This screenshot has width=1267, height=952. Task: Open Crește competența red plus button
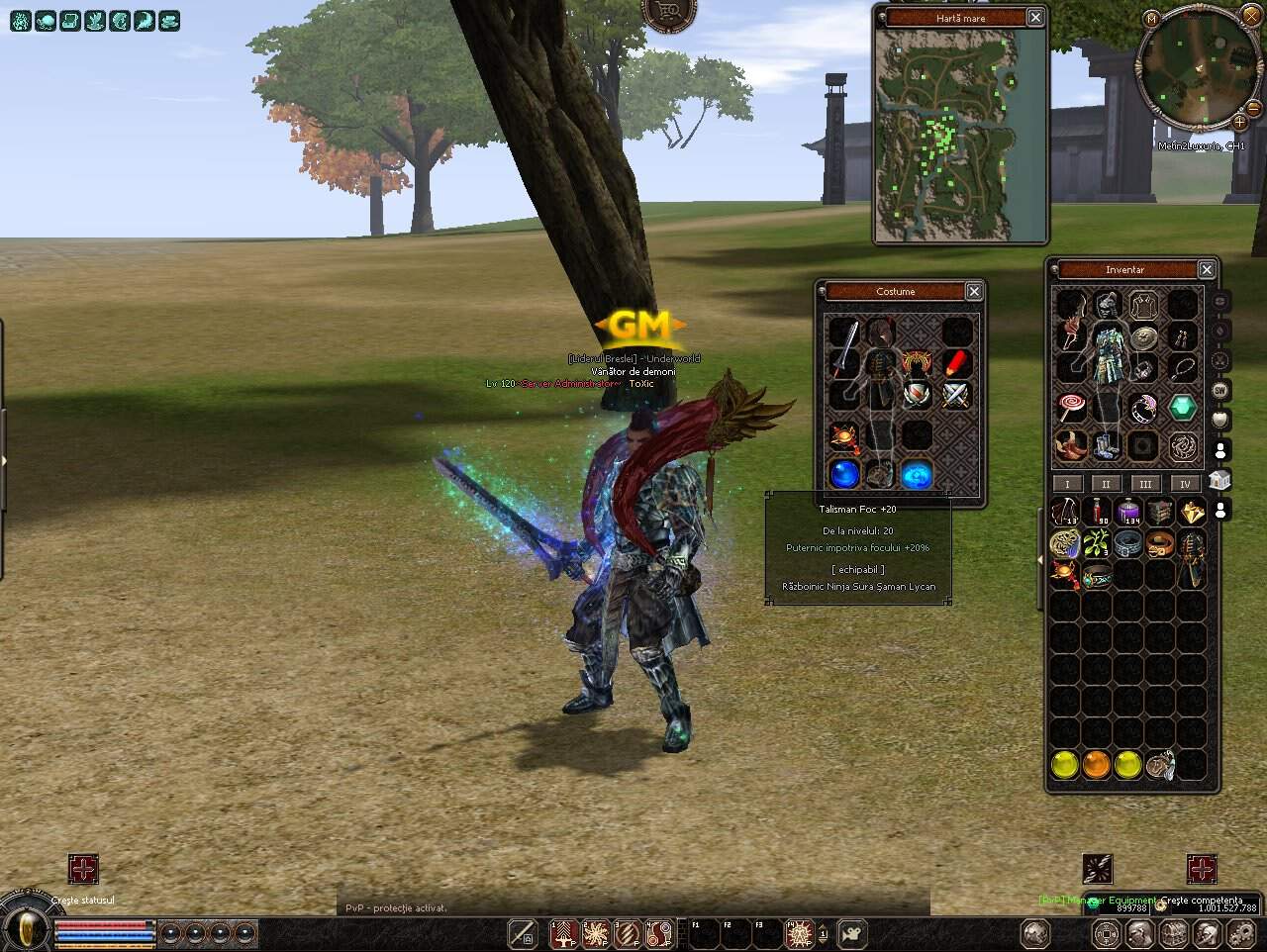[1202, 869]
